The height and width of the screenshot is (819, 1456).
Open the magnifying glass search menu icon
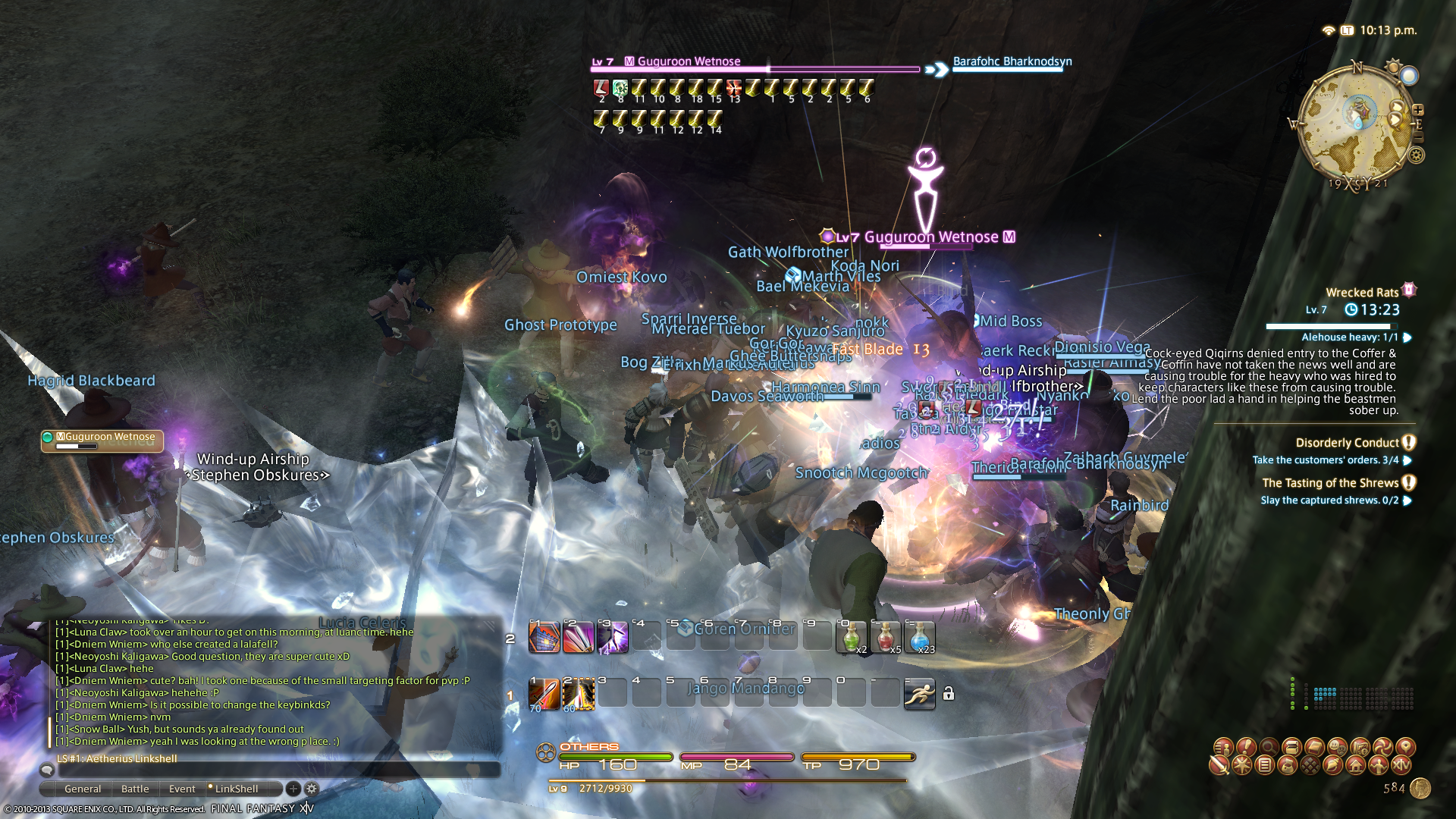click(x=1268, y=747)
